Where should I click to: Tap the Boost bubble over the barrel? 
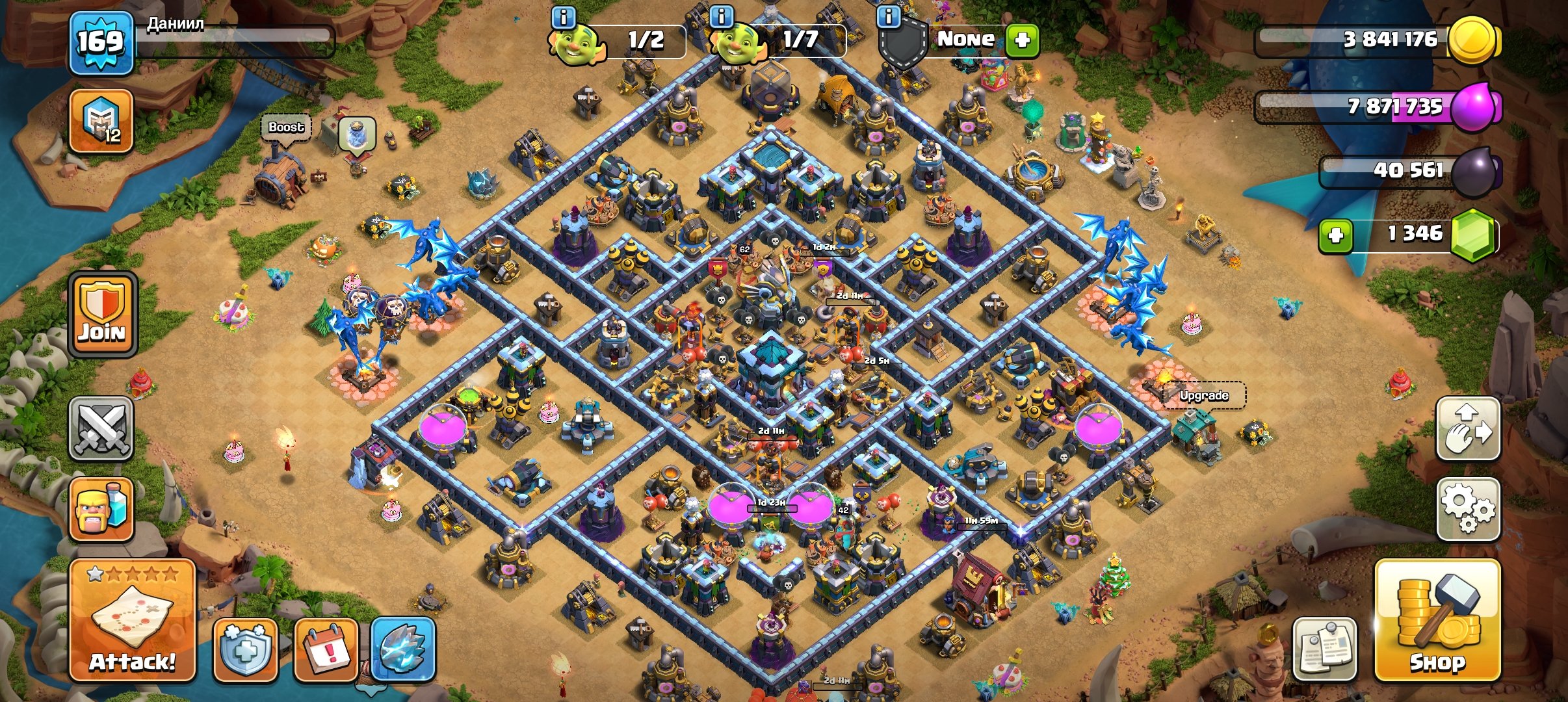tap(286, 127)
